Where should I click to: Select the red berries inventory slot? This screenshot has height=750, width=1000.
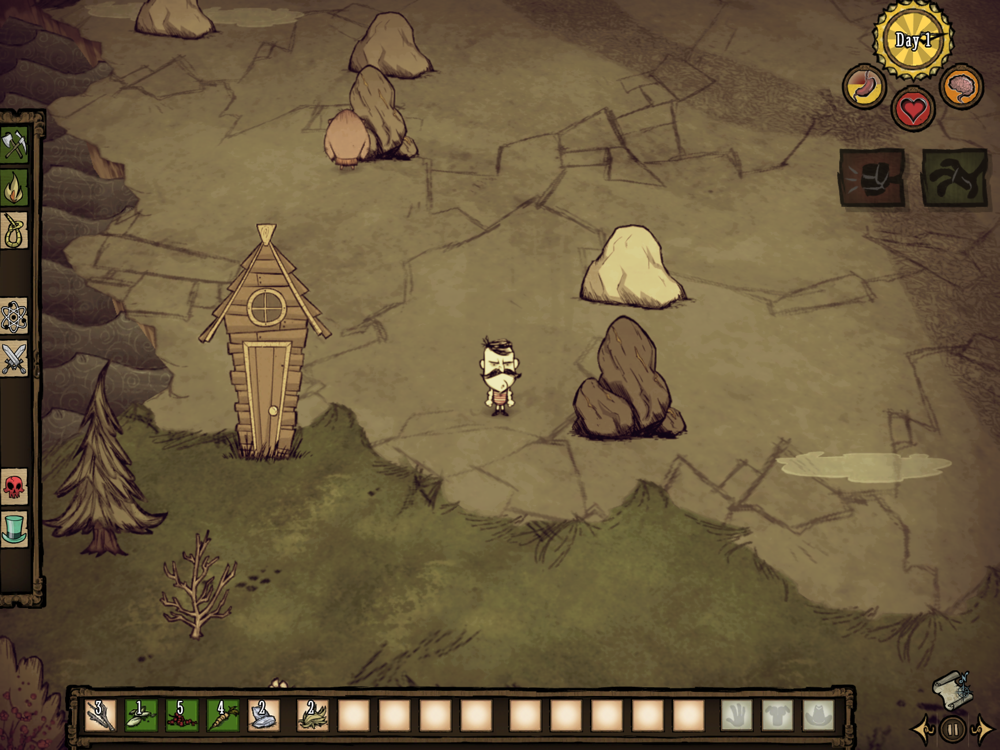182,715
